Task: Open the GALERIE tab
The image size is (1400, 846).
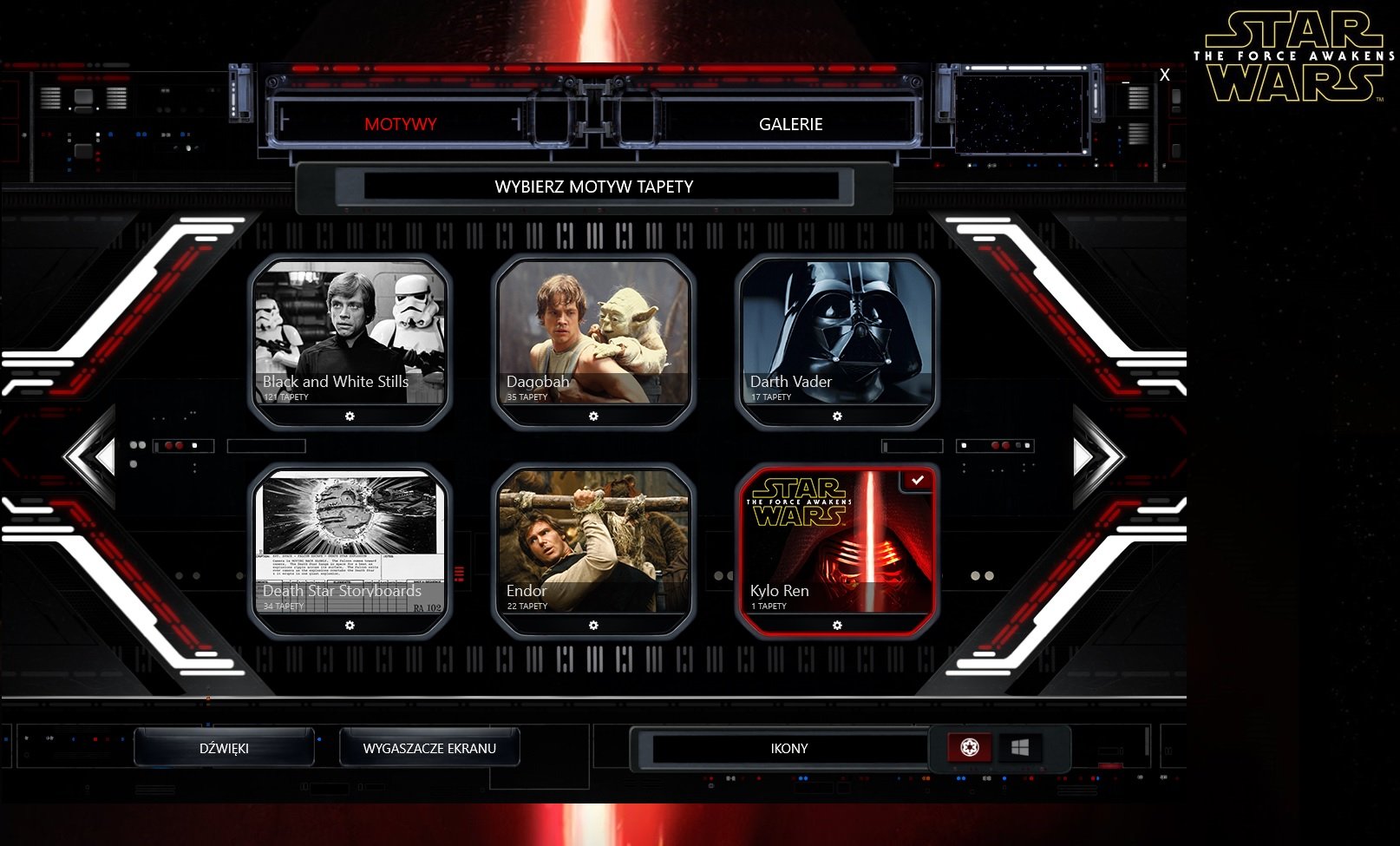Action: pos(790,124)
